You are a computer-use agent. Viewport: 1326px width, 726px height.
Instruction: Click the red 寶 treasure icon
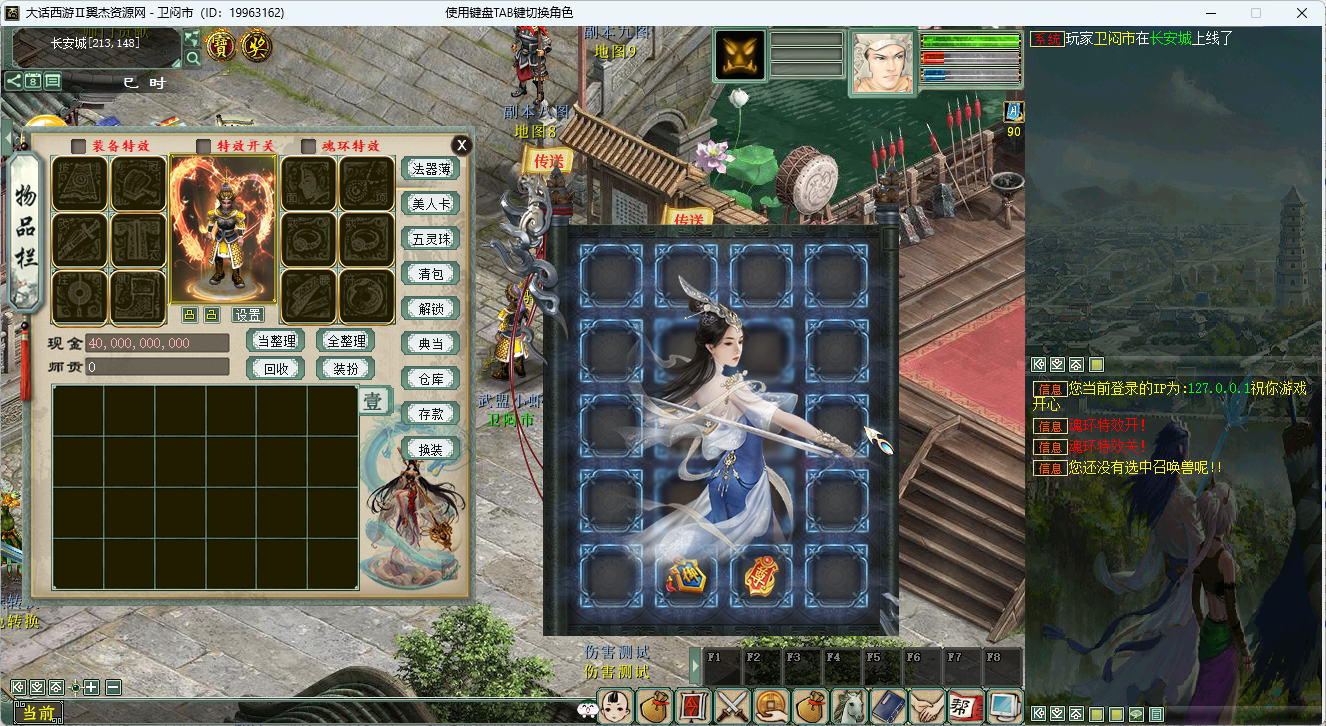[x=221, y=45]
